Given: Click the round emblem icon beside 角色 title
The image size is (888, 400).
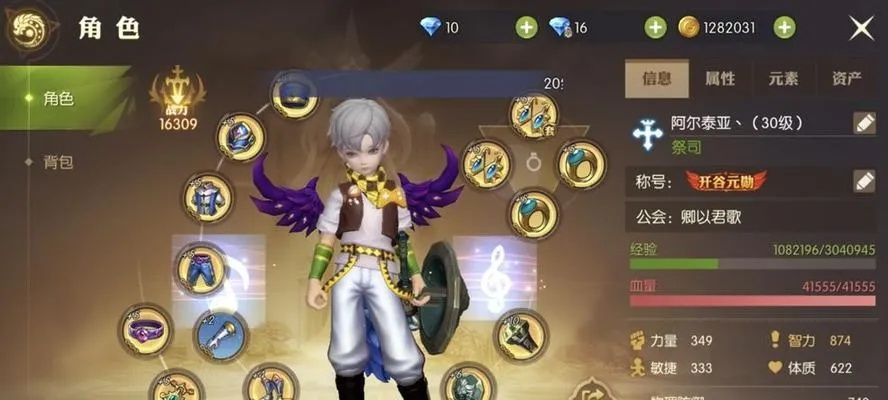Looking at the screenshot, I should 31,29.
